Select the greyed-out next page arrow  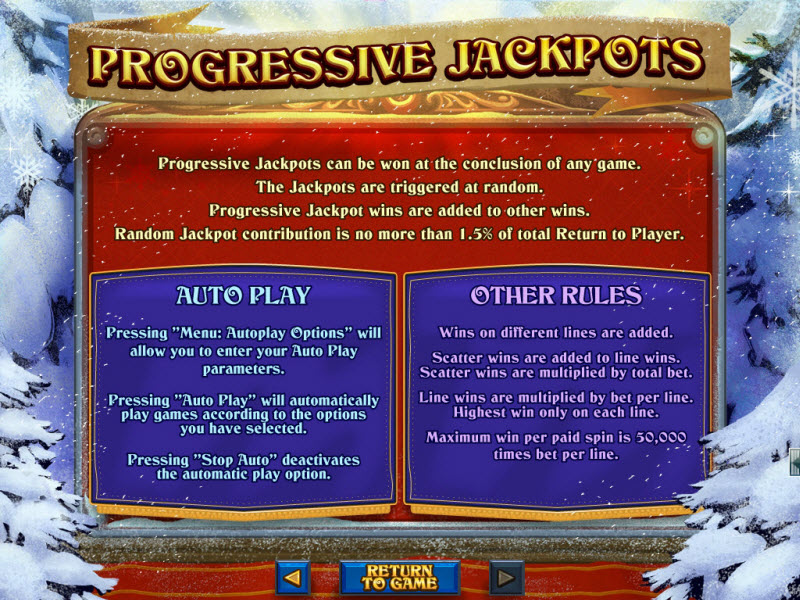point(506,577)
